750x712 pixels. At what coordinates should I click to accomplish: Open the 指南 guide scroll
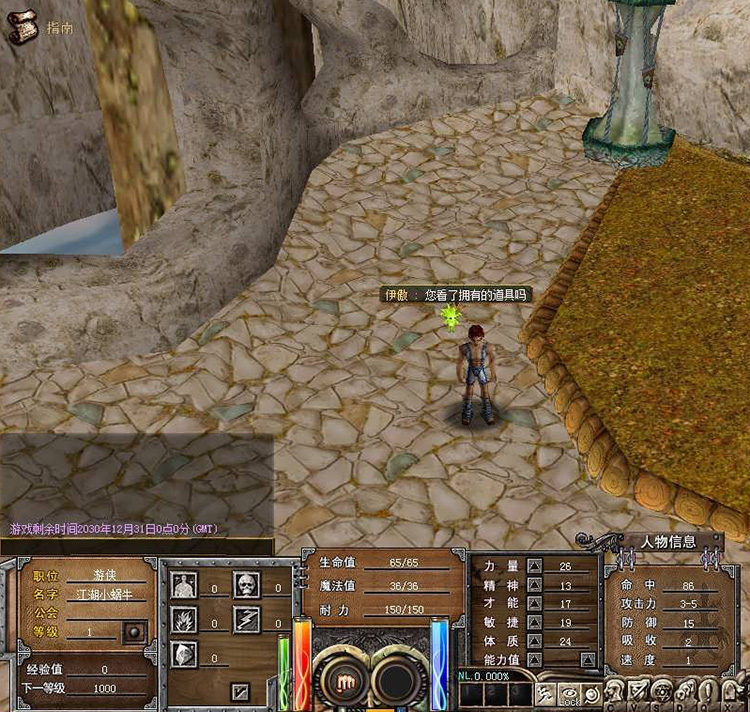(21, 28)
